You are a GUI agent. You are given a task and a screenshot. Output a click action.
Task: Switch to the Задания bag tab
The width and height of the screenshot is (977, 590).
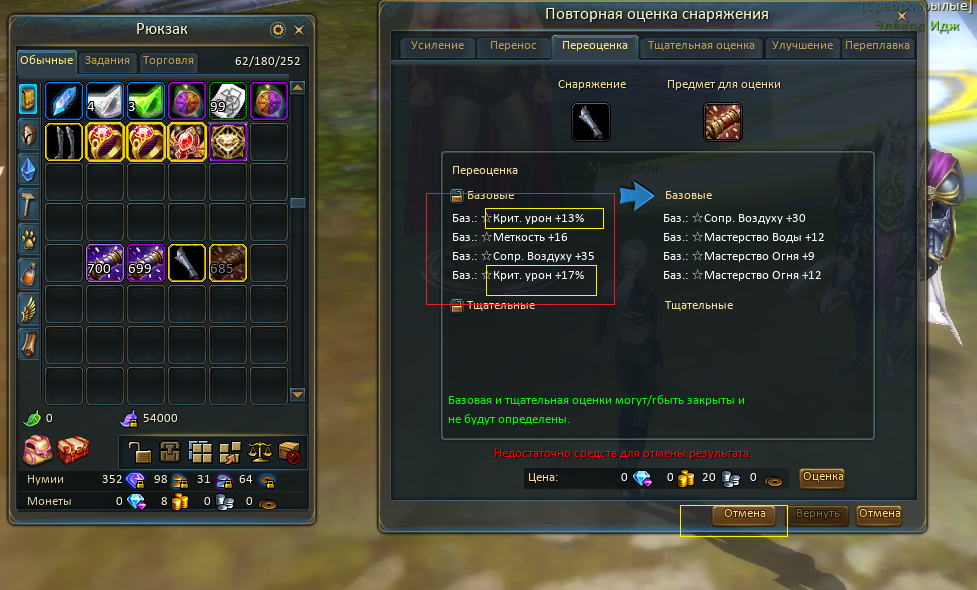click(107, 61)
